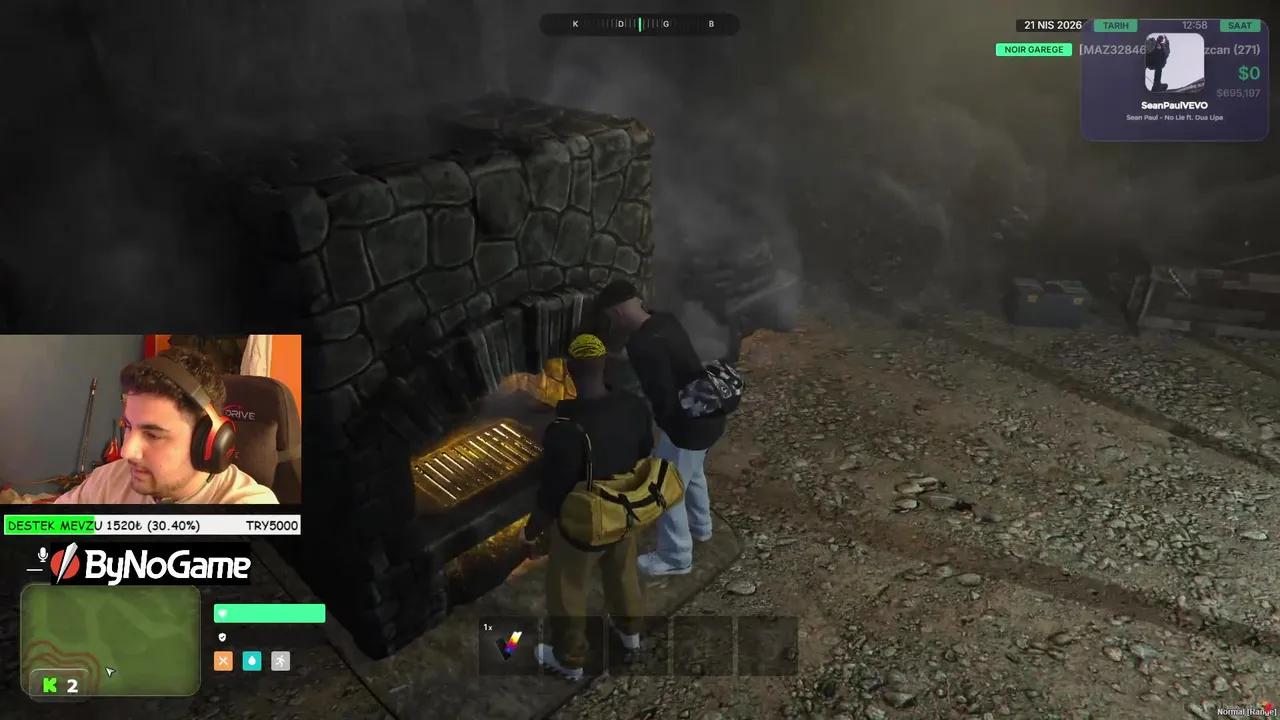1280x720 pixels.
Task: Select the colorful item in first hotbar slot
Action: click(510, 646)
